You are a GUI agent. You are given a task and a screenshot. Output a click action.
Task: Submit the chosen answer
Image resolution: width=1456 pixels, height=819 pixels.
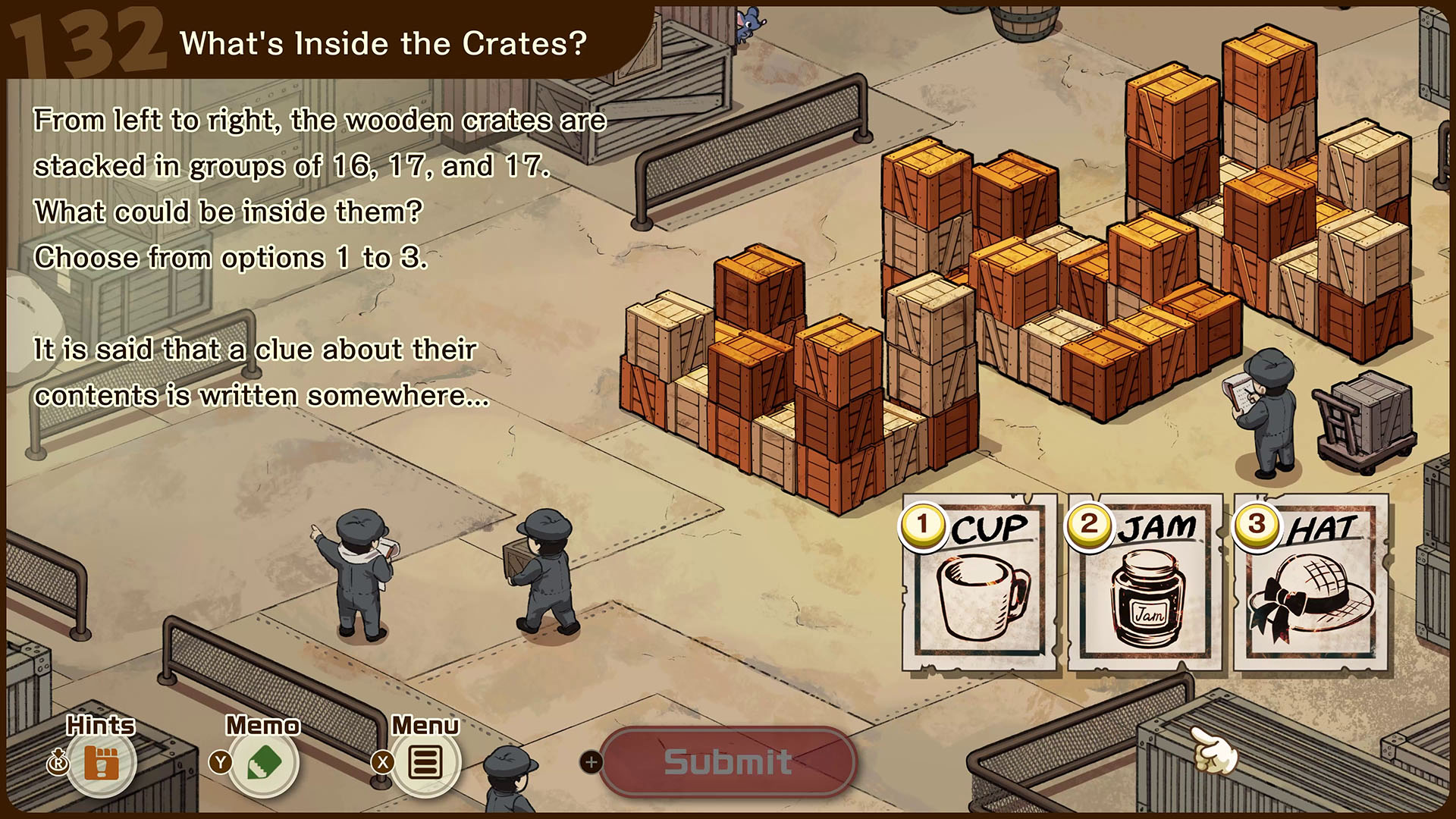[x=728, y=761]
